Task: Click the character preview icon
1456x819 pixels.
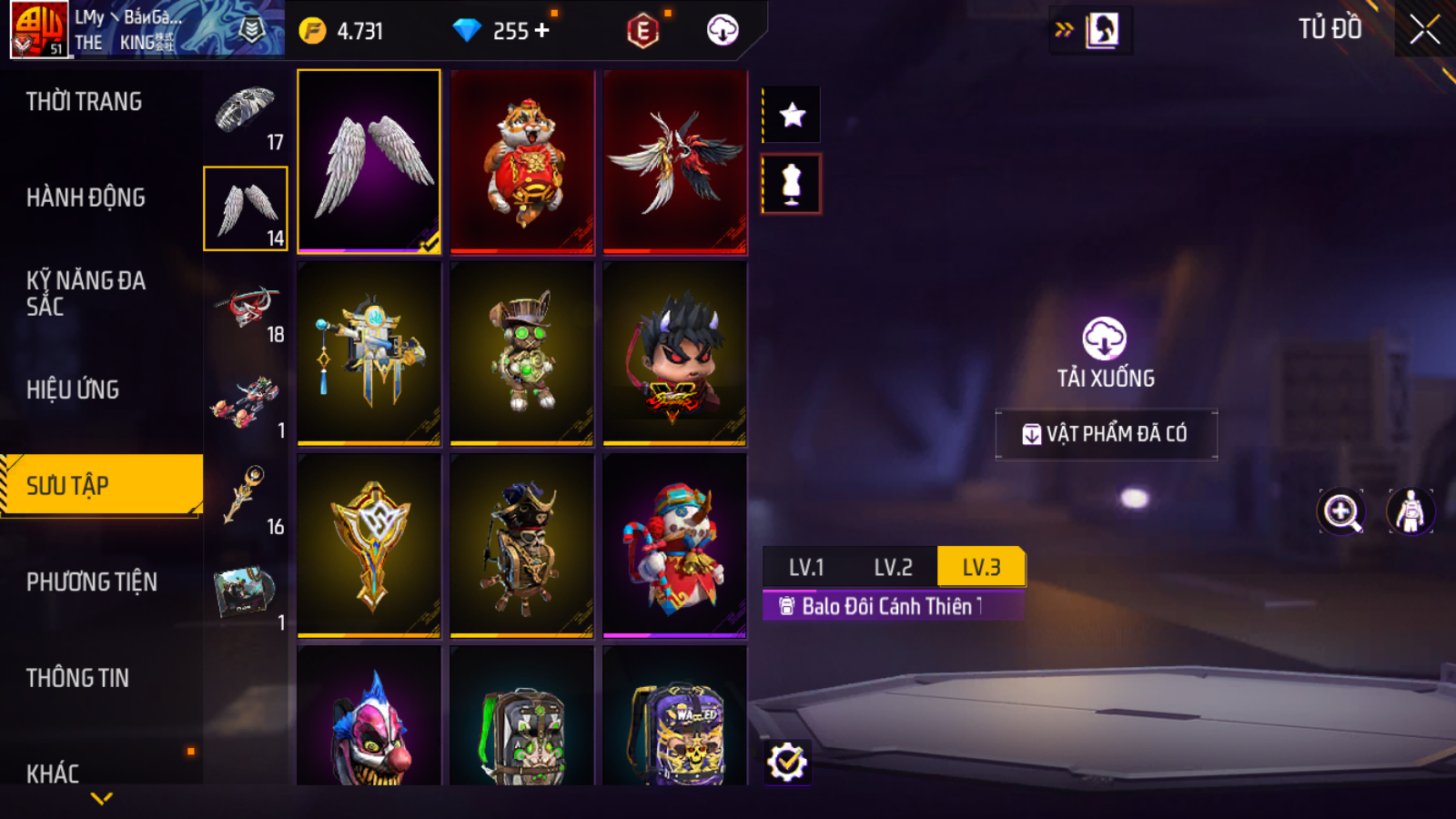Action: pyautogui.click(x=1410, y=511)
